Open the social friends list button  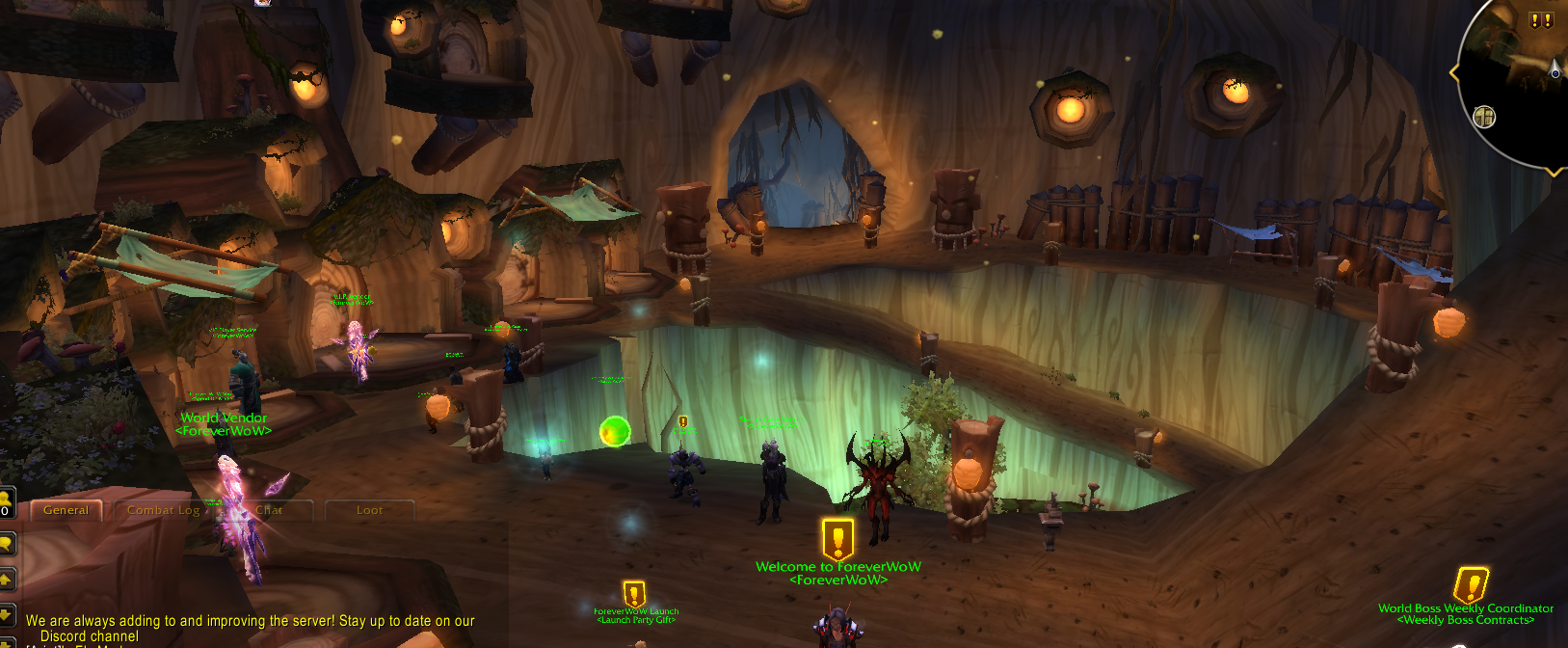point(5,503)
